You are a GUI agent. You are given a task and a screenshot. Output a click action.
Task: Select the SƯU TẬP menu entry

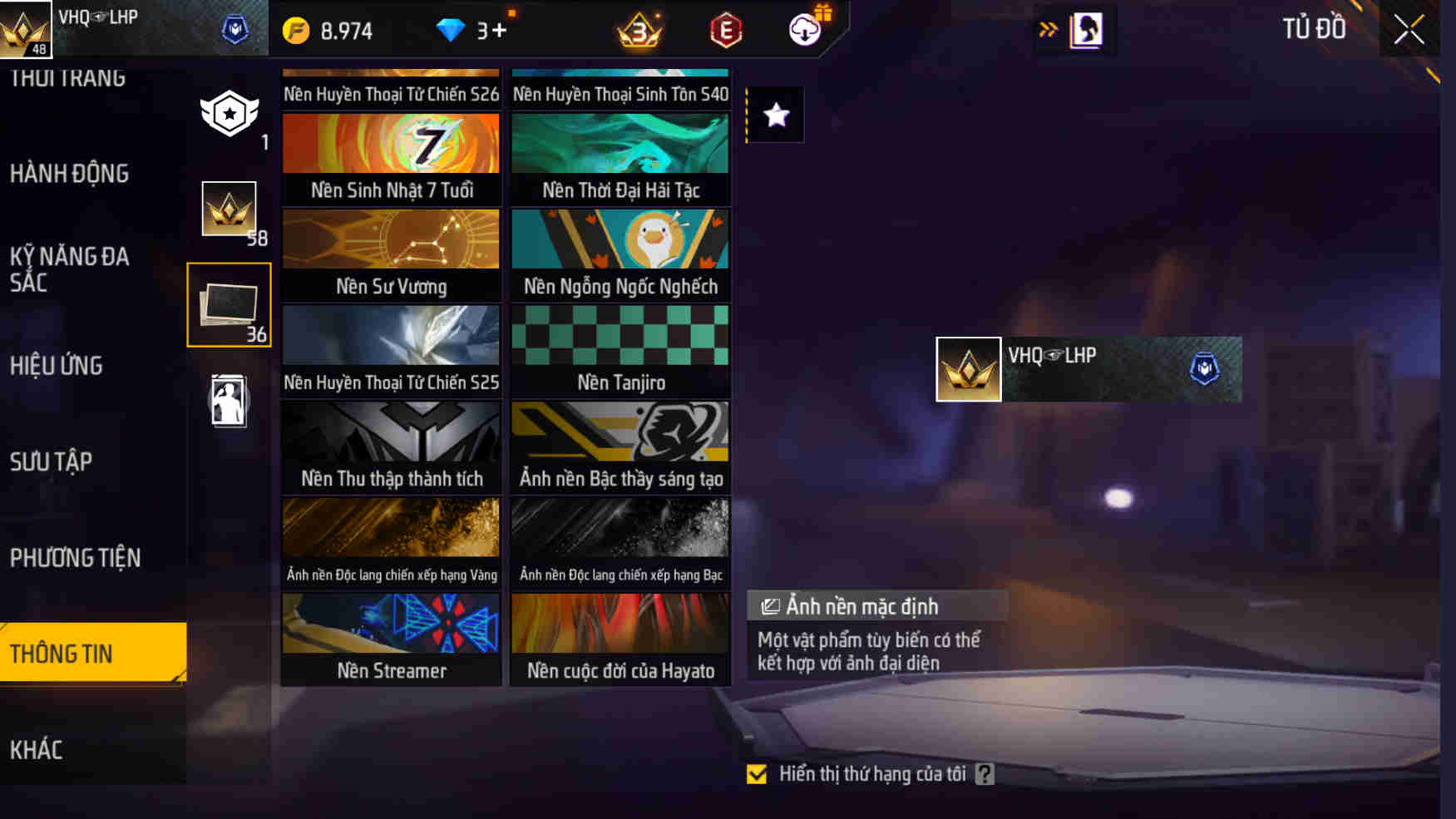point(52,461)
